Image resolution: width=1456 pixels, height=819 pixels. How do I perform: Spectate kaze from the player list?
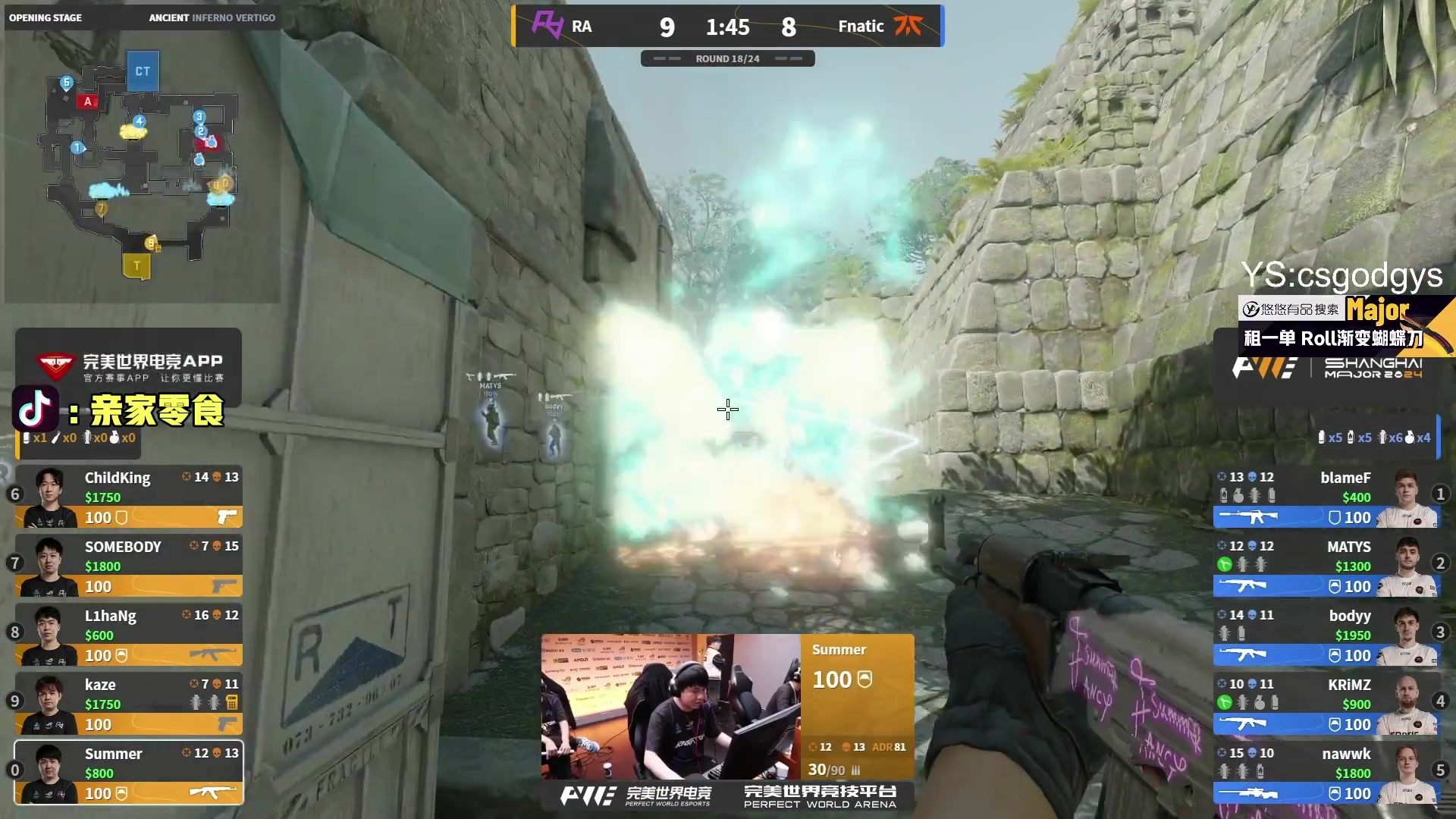pos(129,704)
